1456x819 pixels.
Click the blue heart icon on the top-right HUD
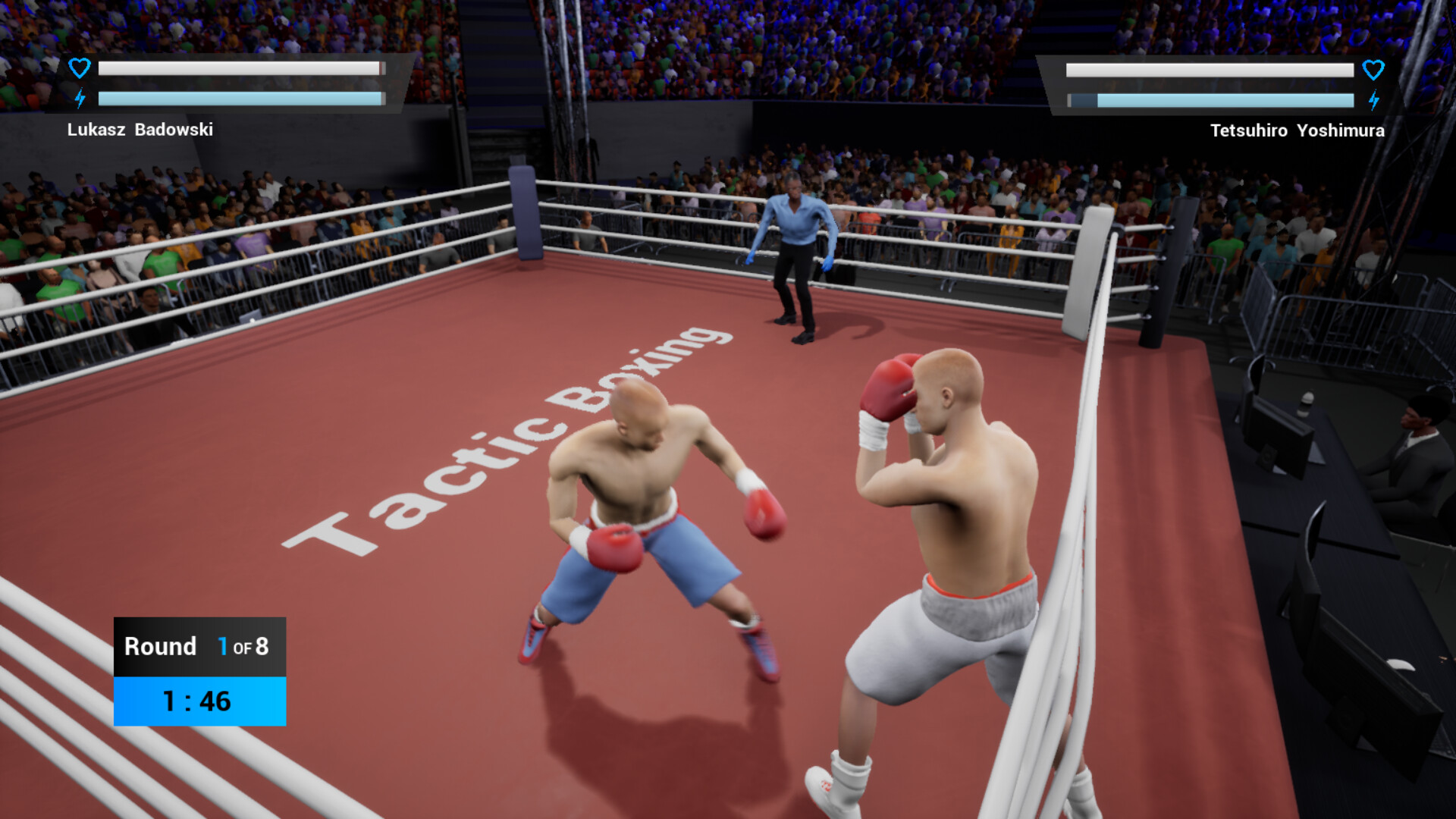pos(1374,71)
